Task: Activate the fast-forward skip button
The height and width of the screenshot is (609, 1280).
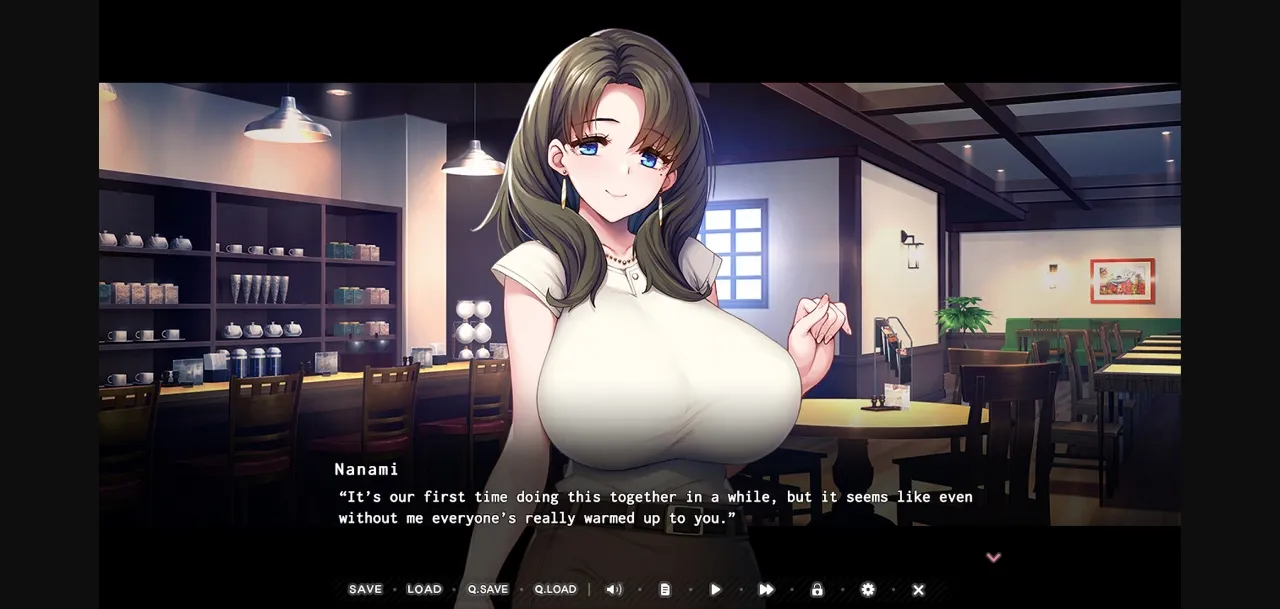Action: click(766, 589)
